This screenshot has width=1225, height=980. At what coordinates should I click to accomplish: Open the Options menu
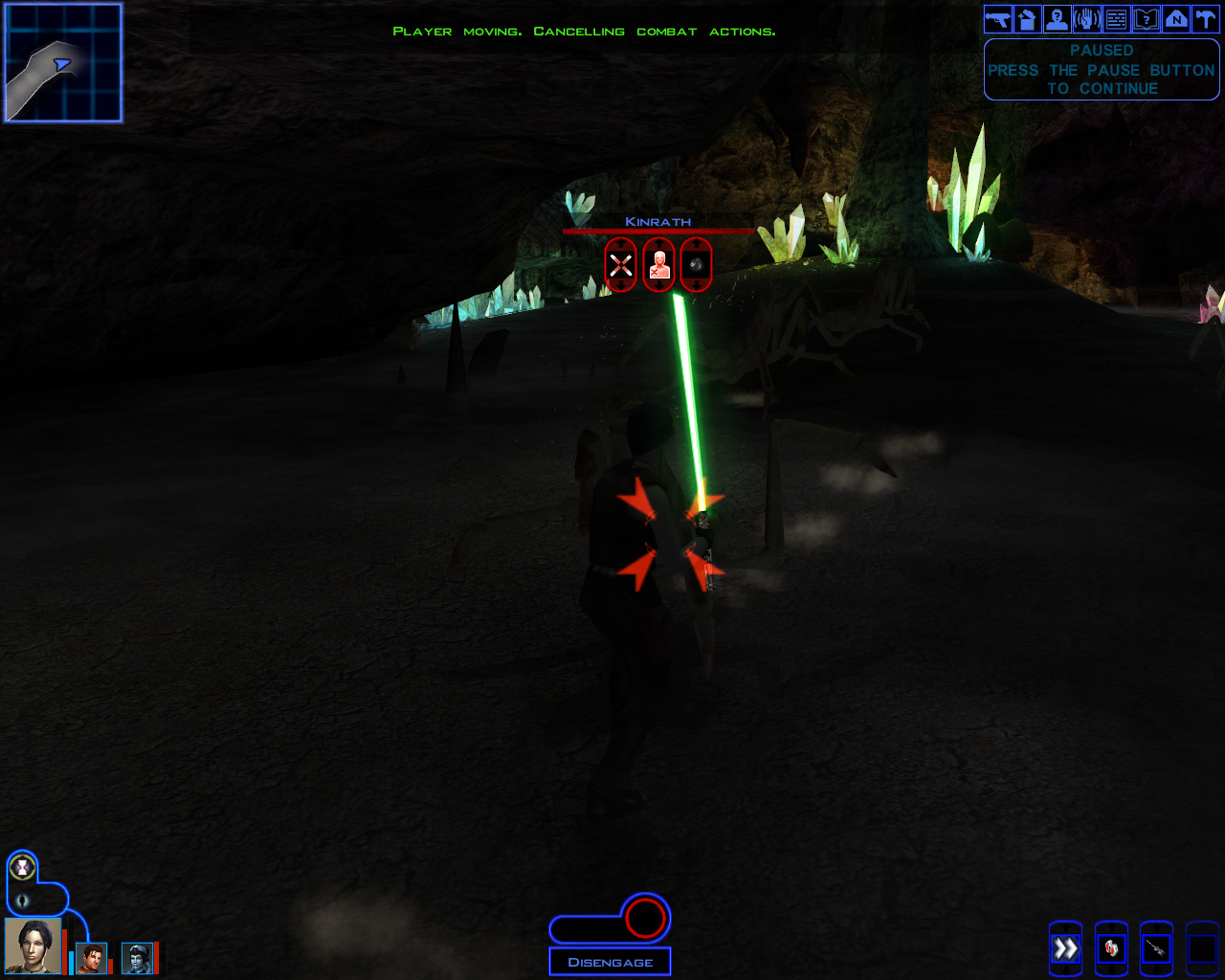pyautogui.click(x=1205, y=18)
